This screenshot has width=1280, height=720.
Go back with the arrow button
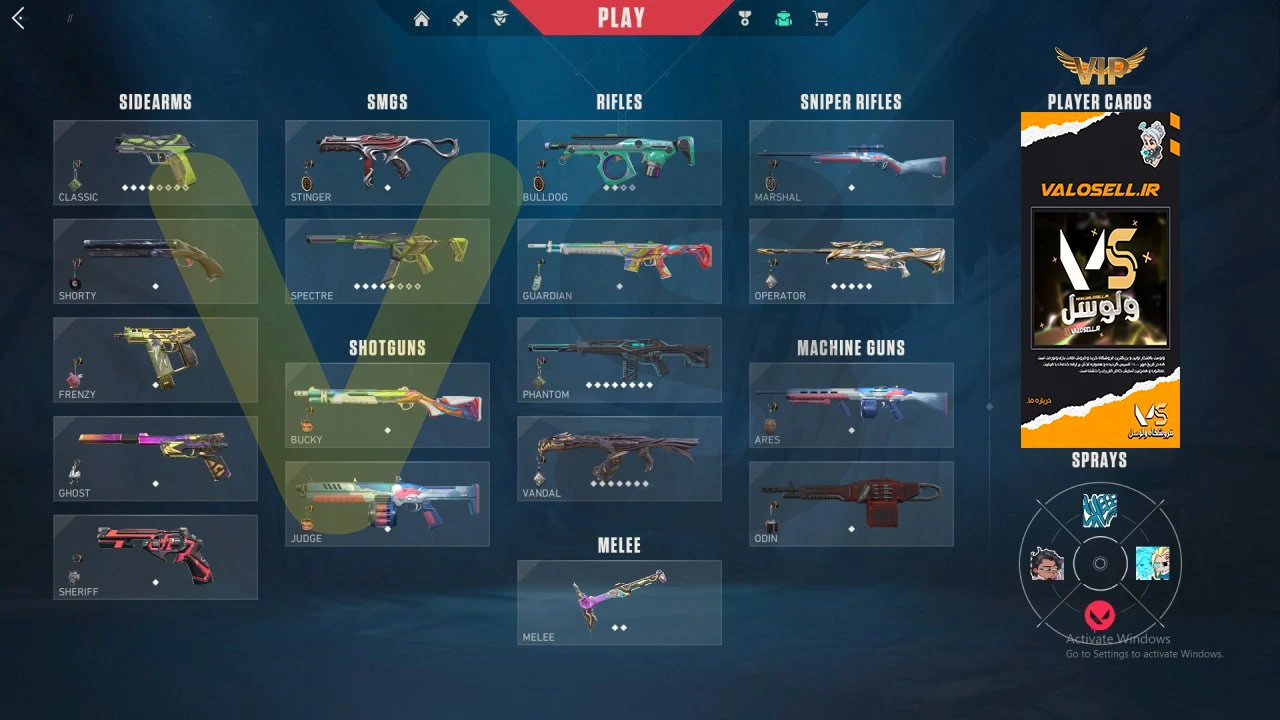coord(18,18)
